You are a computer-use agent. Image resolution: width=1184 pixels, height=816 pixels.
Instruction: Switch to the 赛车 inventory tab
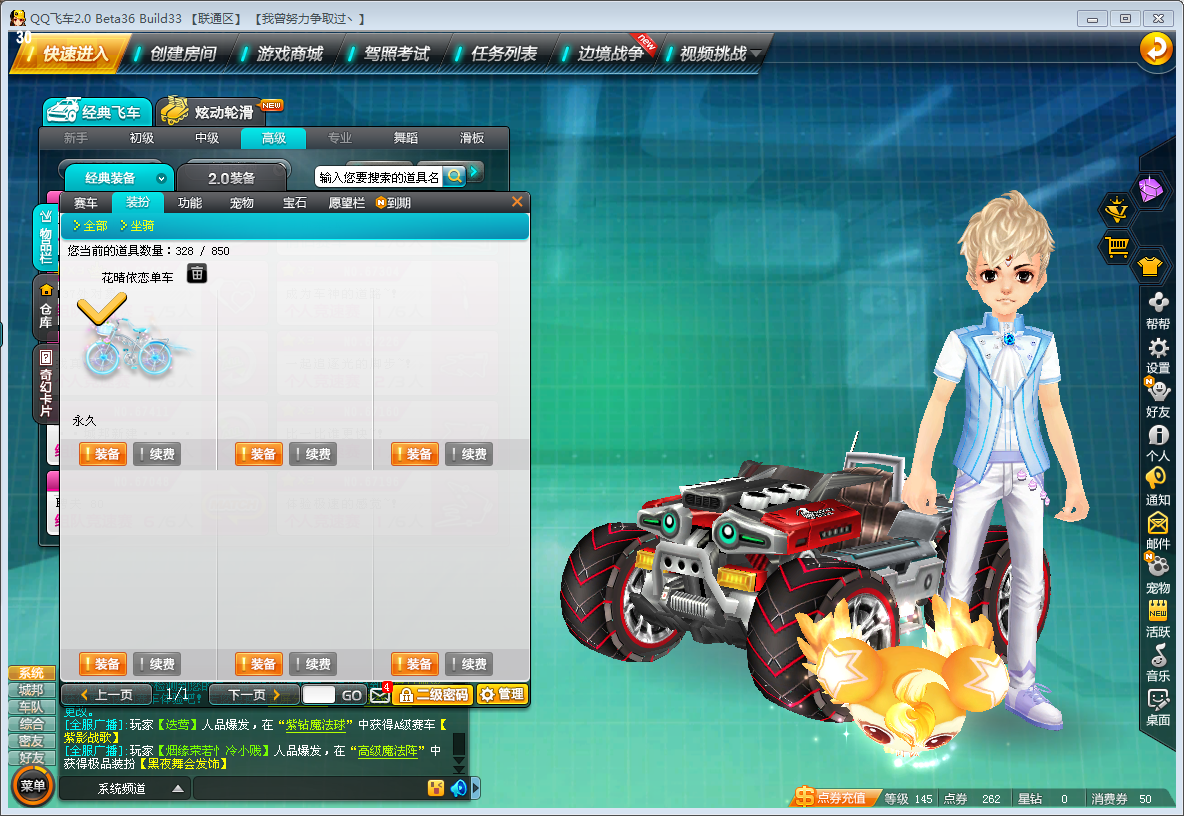86,203
